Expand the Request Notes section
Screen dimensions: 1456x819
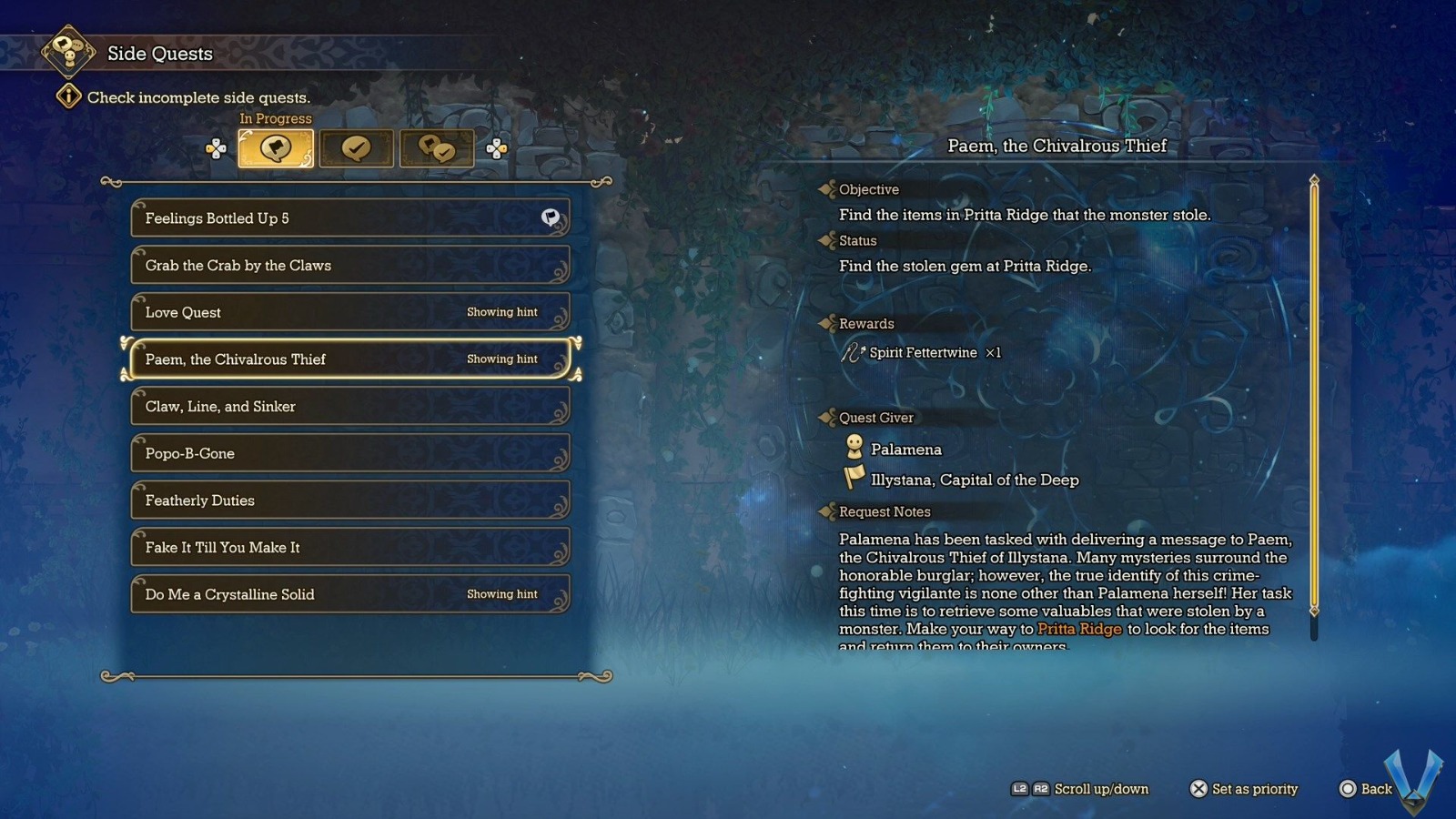coord(828,511)
